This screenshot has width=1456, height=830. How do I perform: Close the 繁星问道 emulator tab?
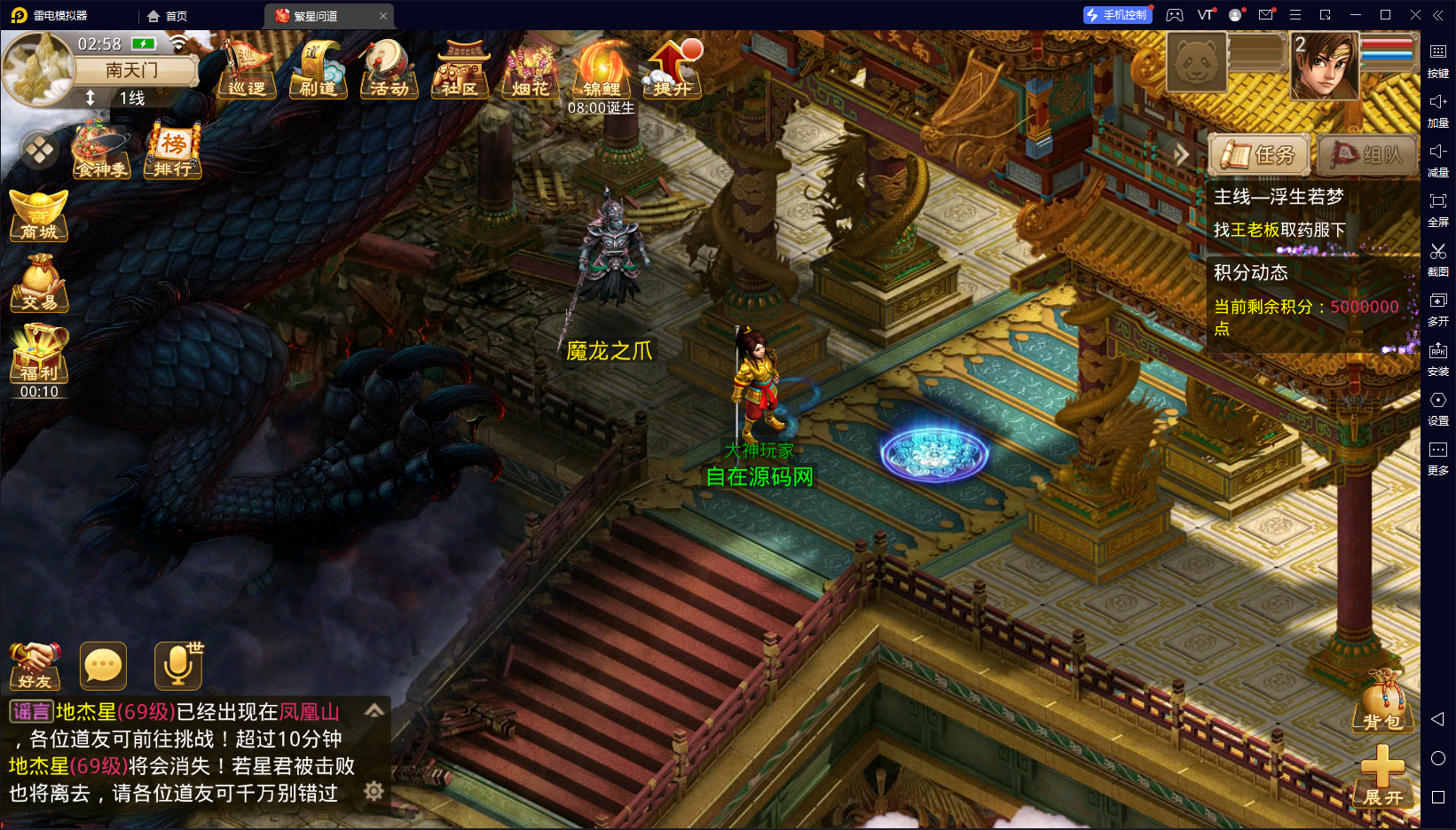coord(383,16)
